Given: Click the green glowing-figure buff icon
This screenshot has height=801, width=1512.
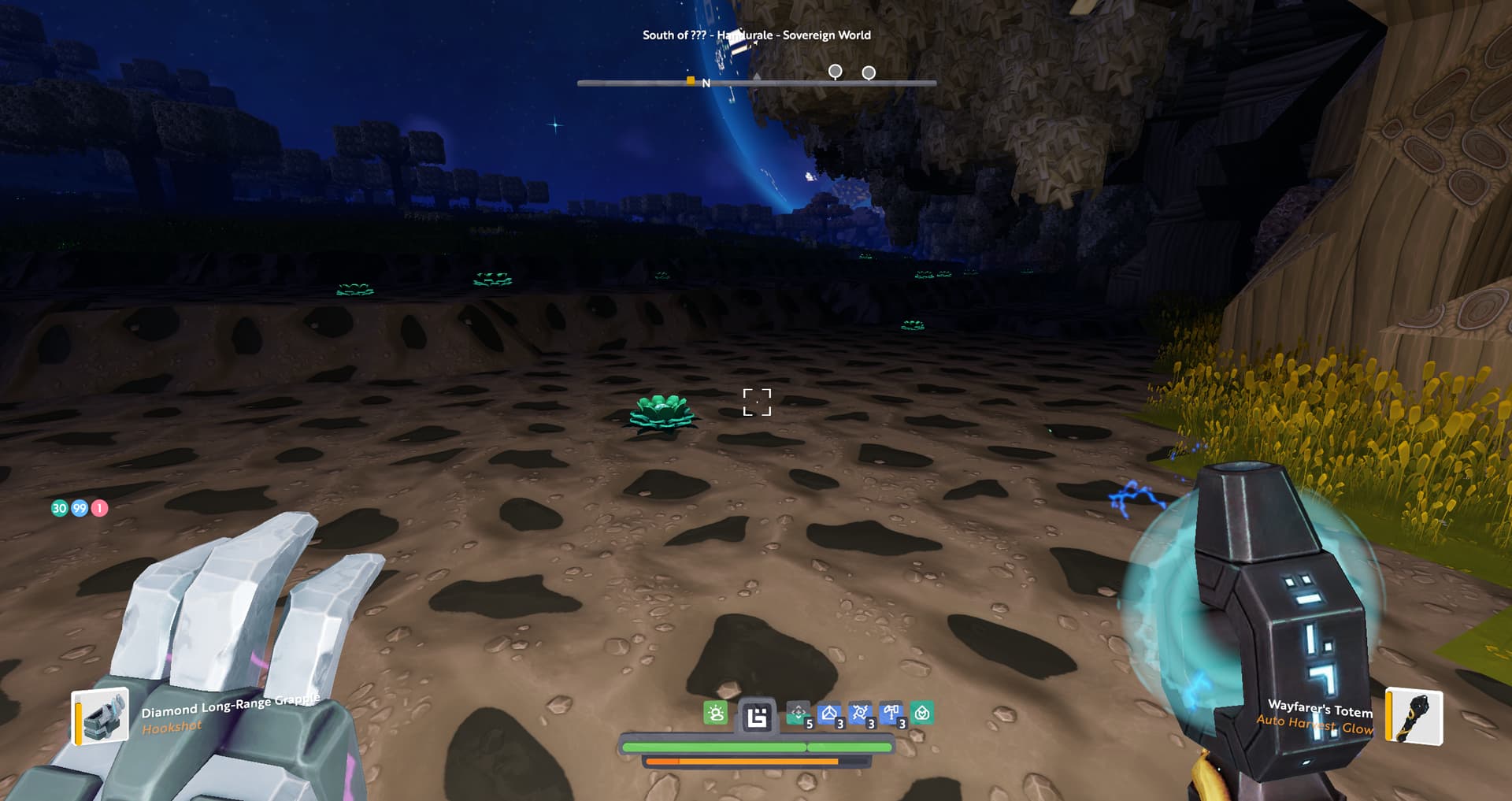Looking at the screenshot, I should click(x=716, y=714).
